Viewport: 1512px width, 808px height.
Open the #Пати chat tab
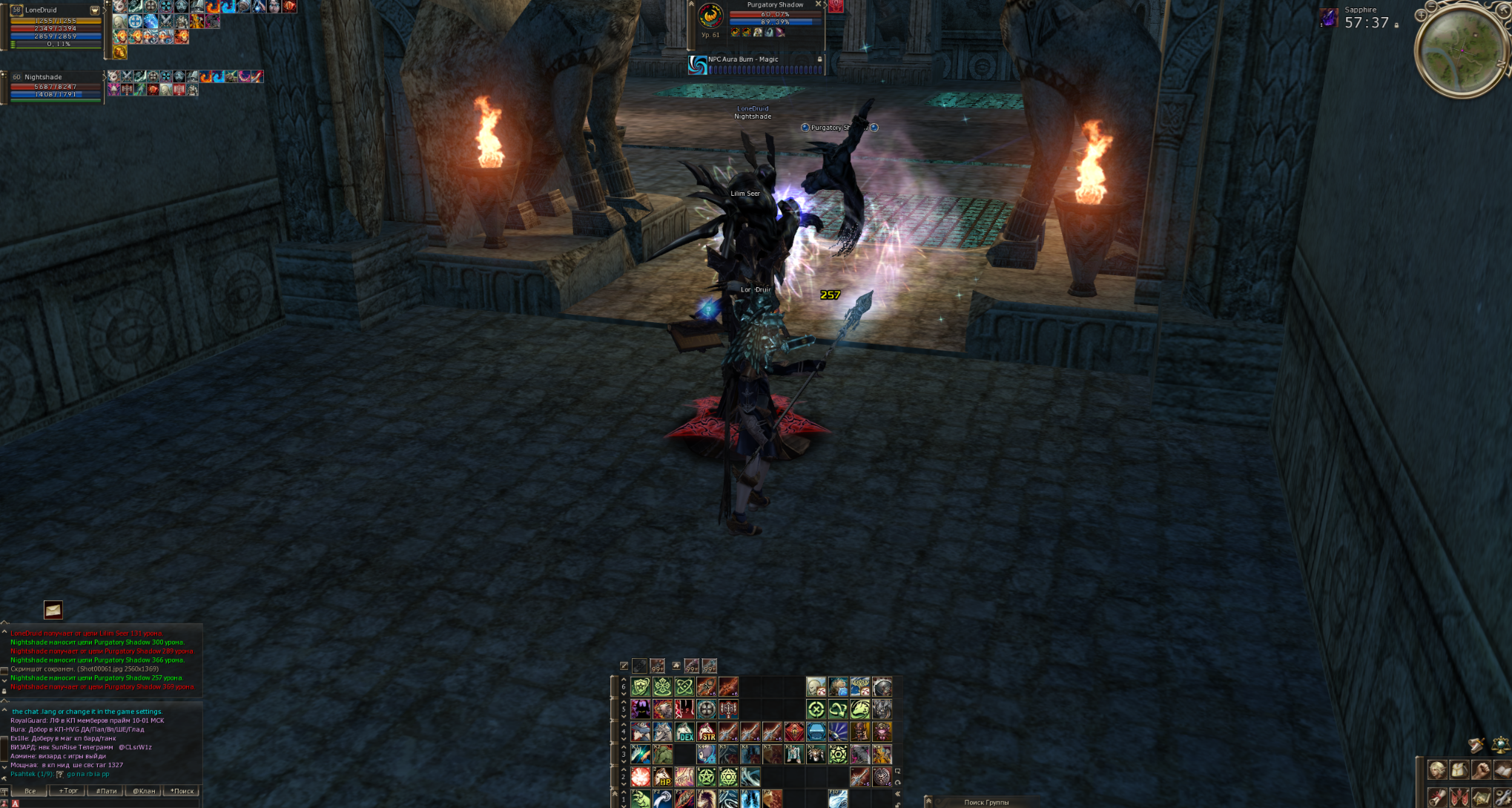106,791
